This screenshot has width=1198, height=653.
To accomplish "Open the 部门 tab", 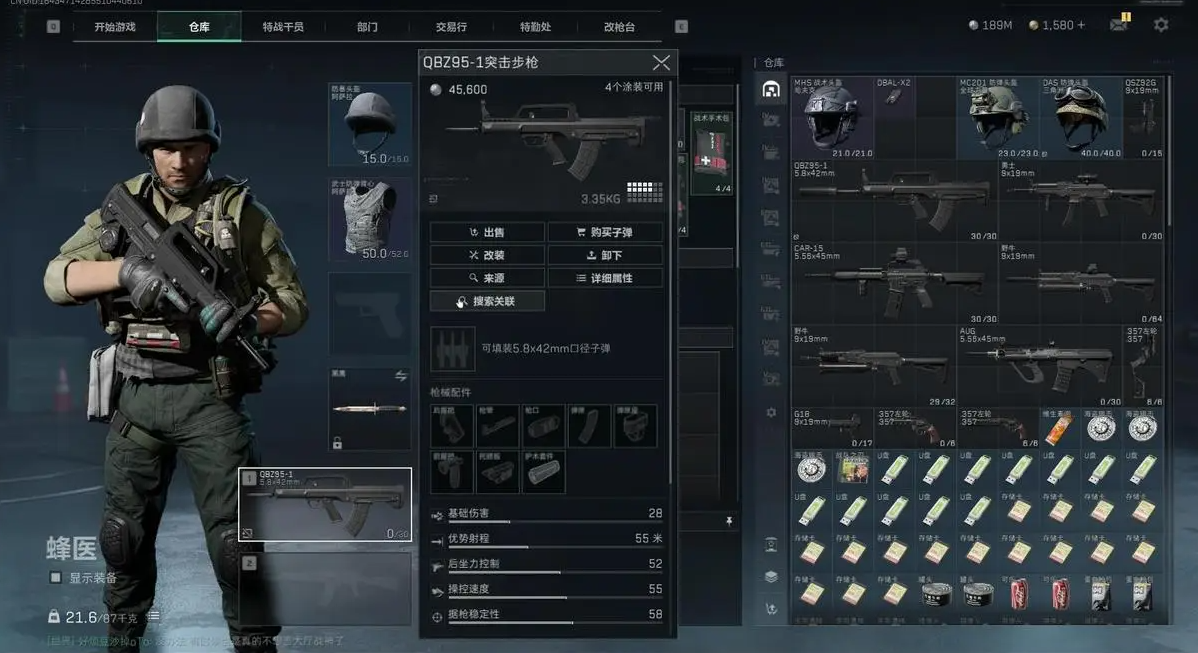I will coord(367,27).
